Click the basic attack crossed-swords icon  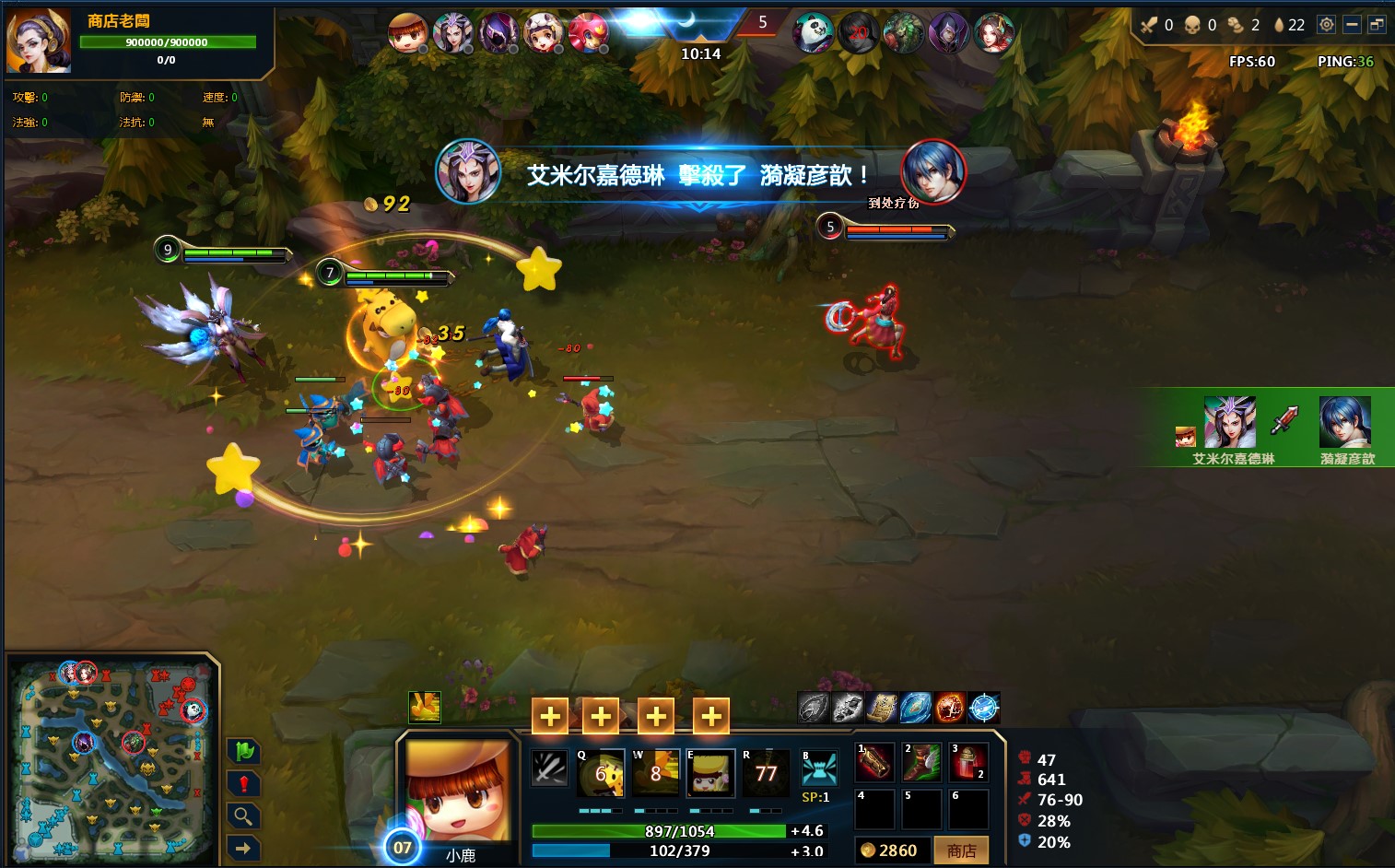(x=549, y=768)
